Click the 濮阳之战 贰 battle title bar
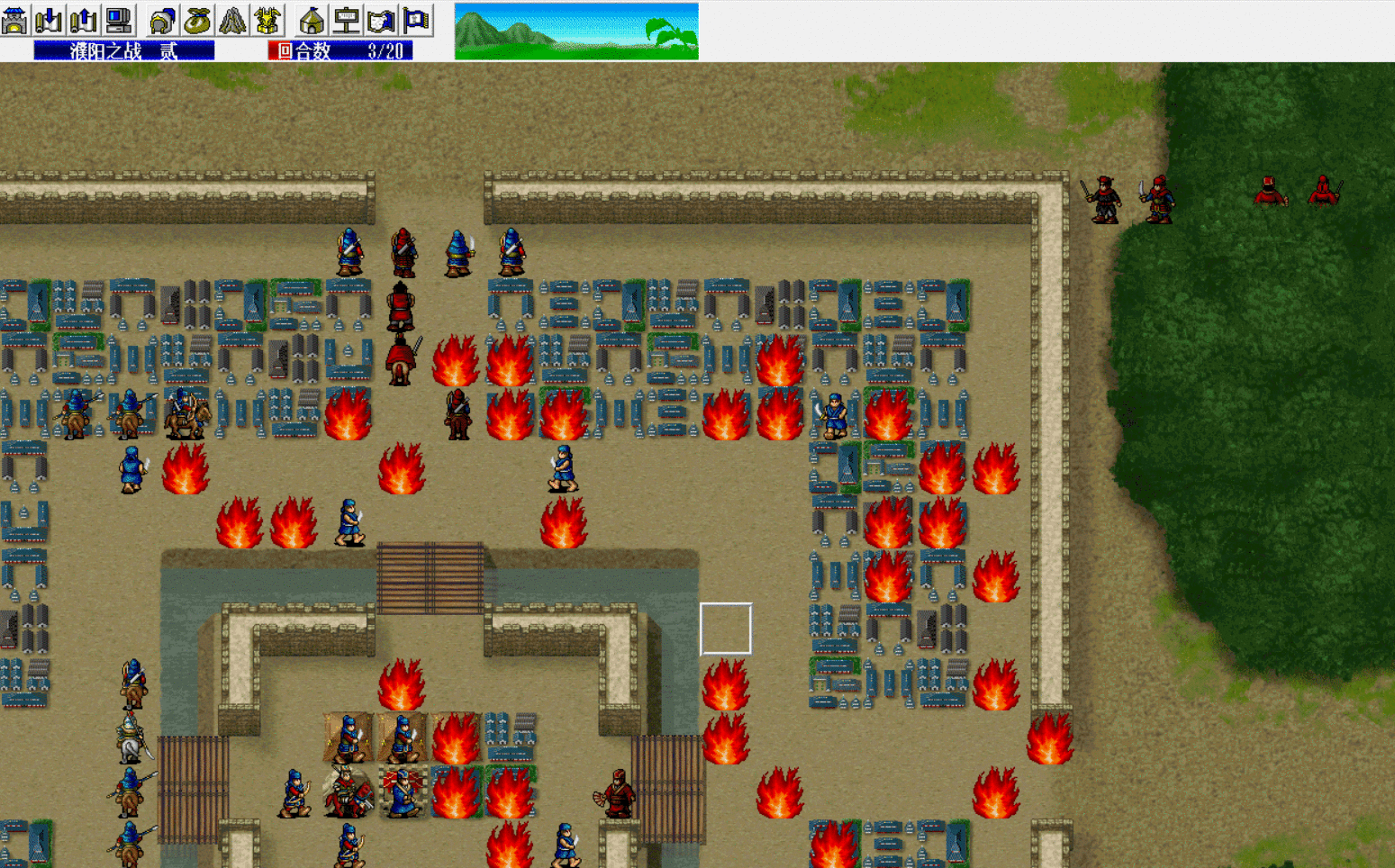This screenshot has width=1395, height=868. click(x=123, y=50)
